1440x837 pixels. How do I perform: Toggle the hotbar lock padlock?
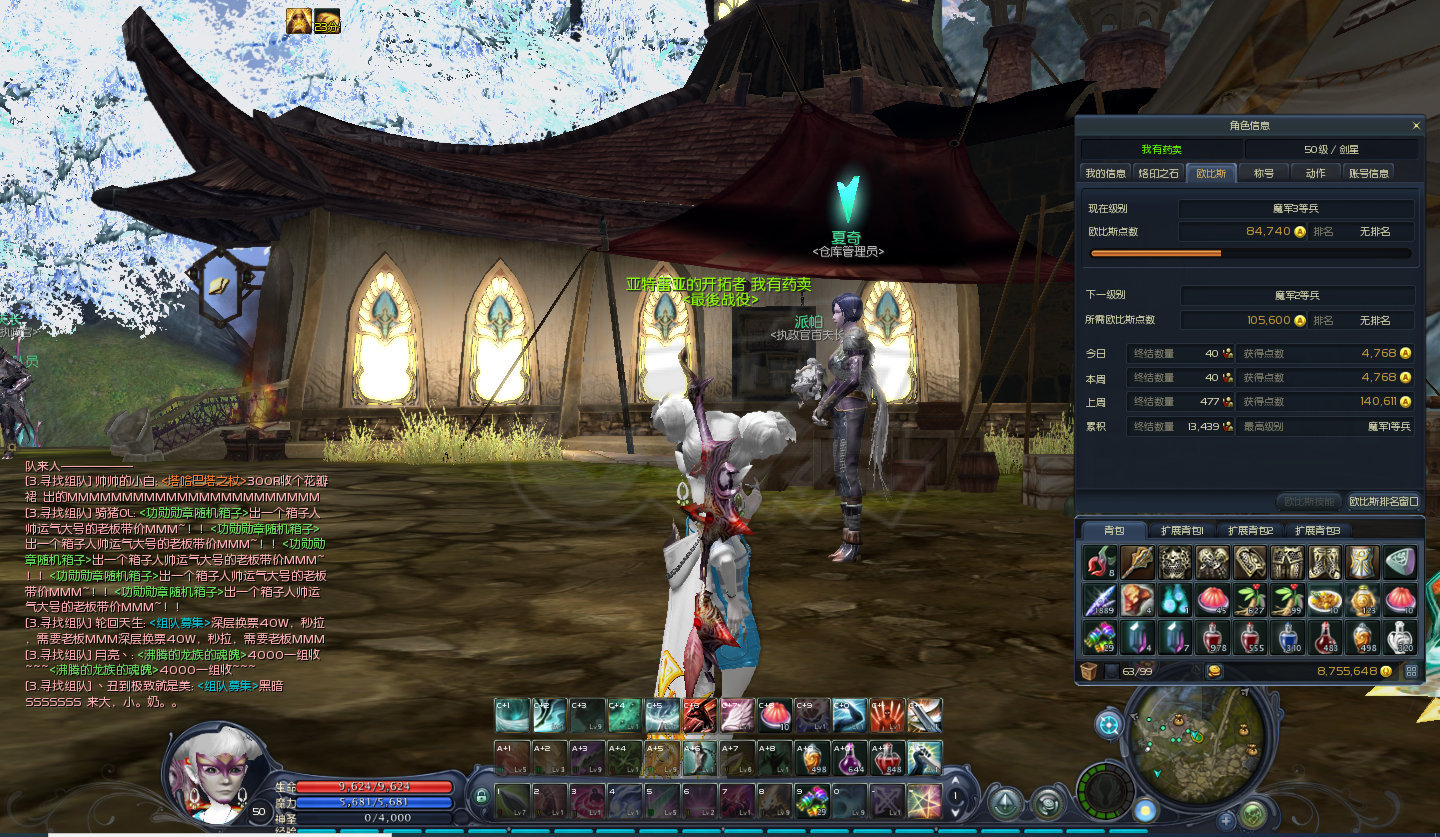click(481, 797)
